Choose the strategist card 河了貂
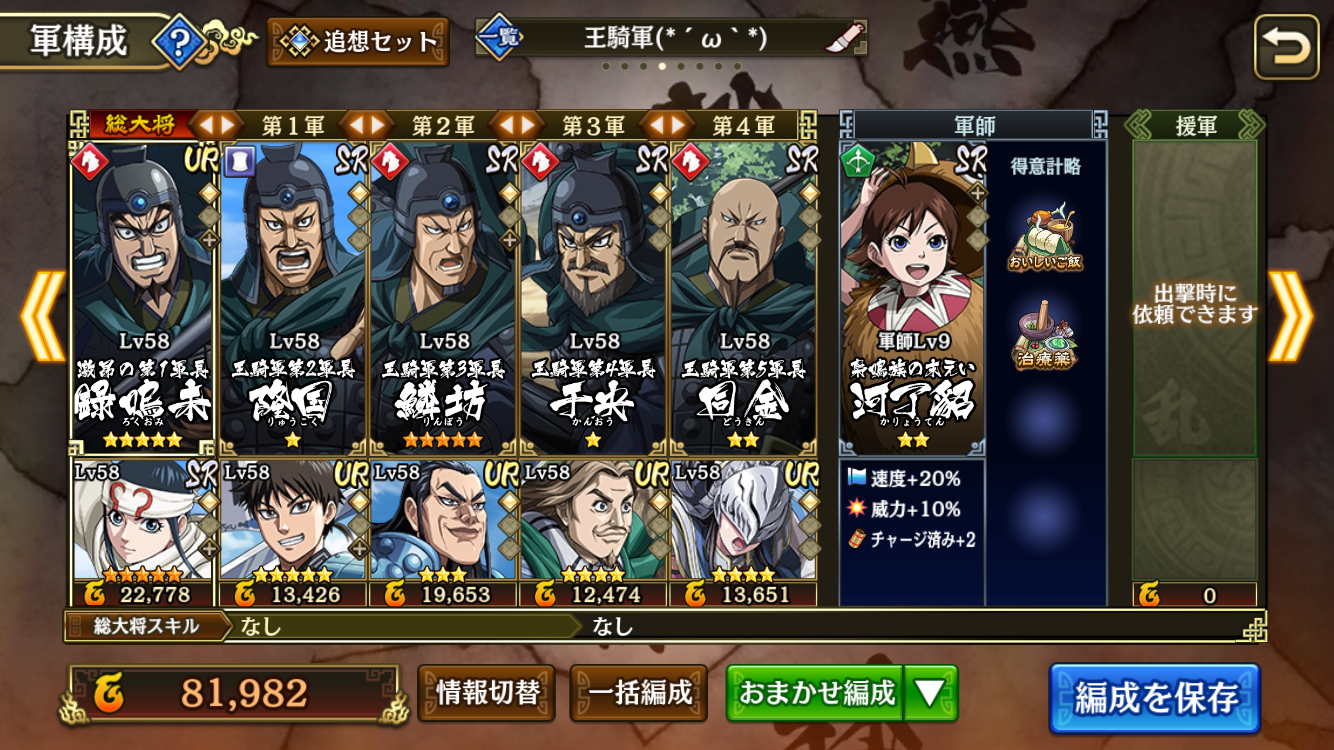 (911, 298)
